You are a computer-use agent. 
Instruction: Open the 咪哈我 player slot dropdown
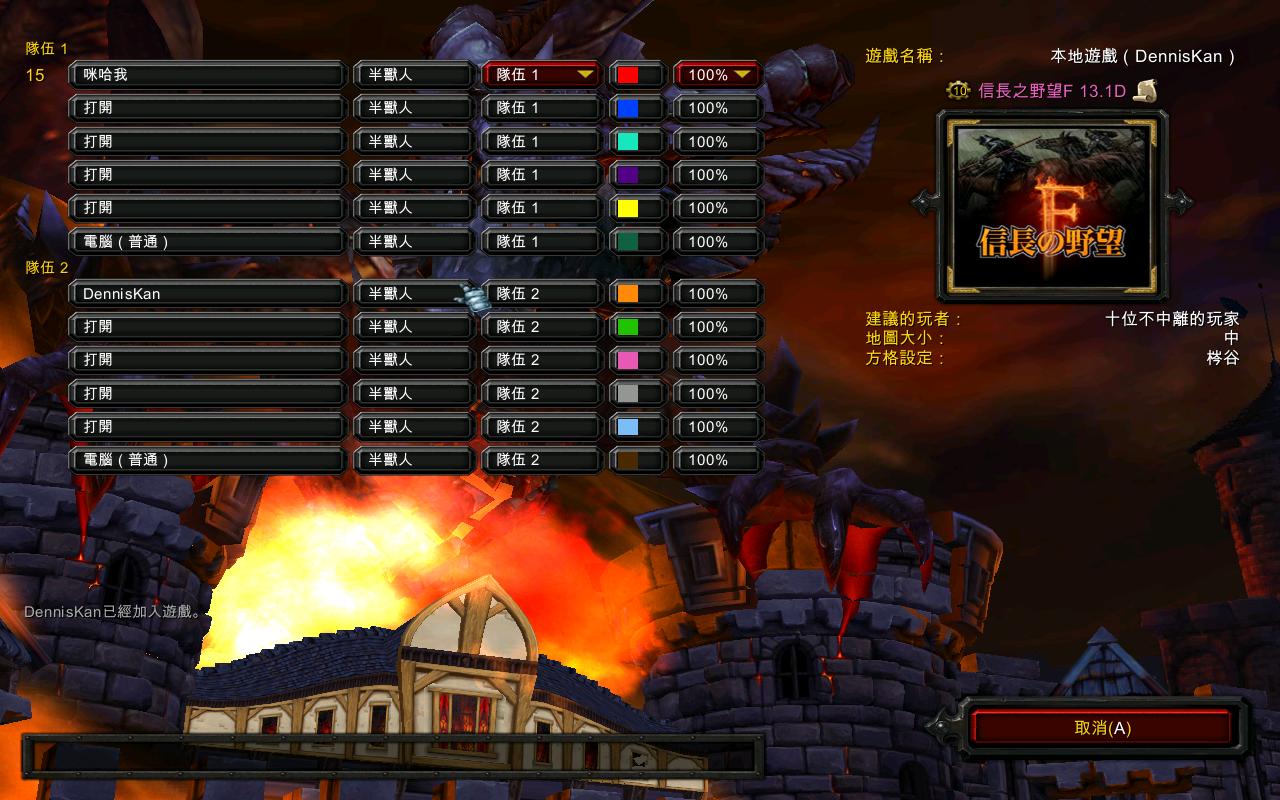click(x=207, y=75)
